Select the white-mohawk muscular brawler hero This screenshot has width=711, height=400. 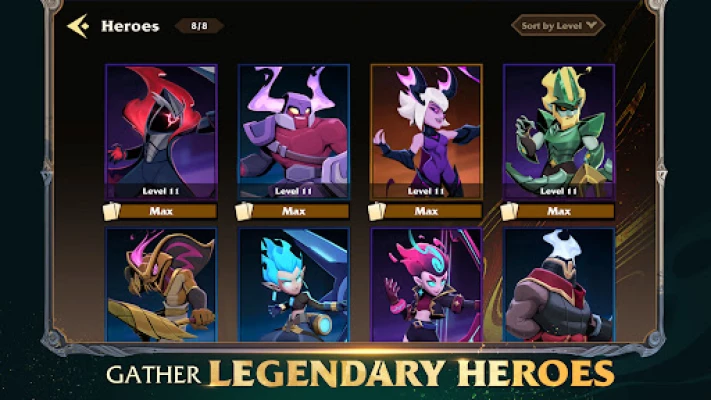click(558, 284)
